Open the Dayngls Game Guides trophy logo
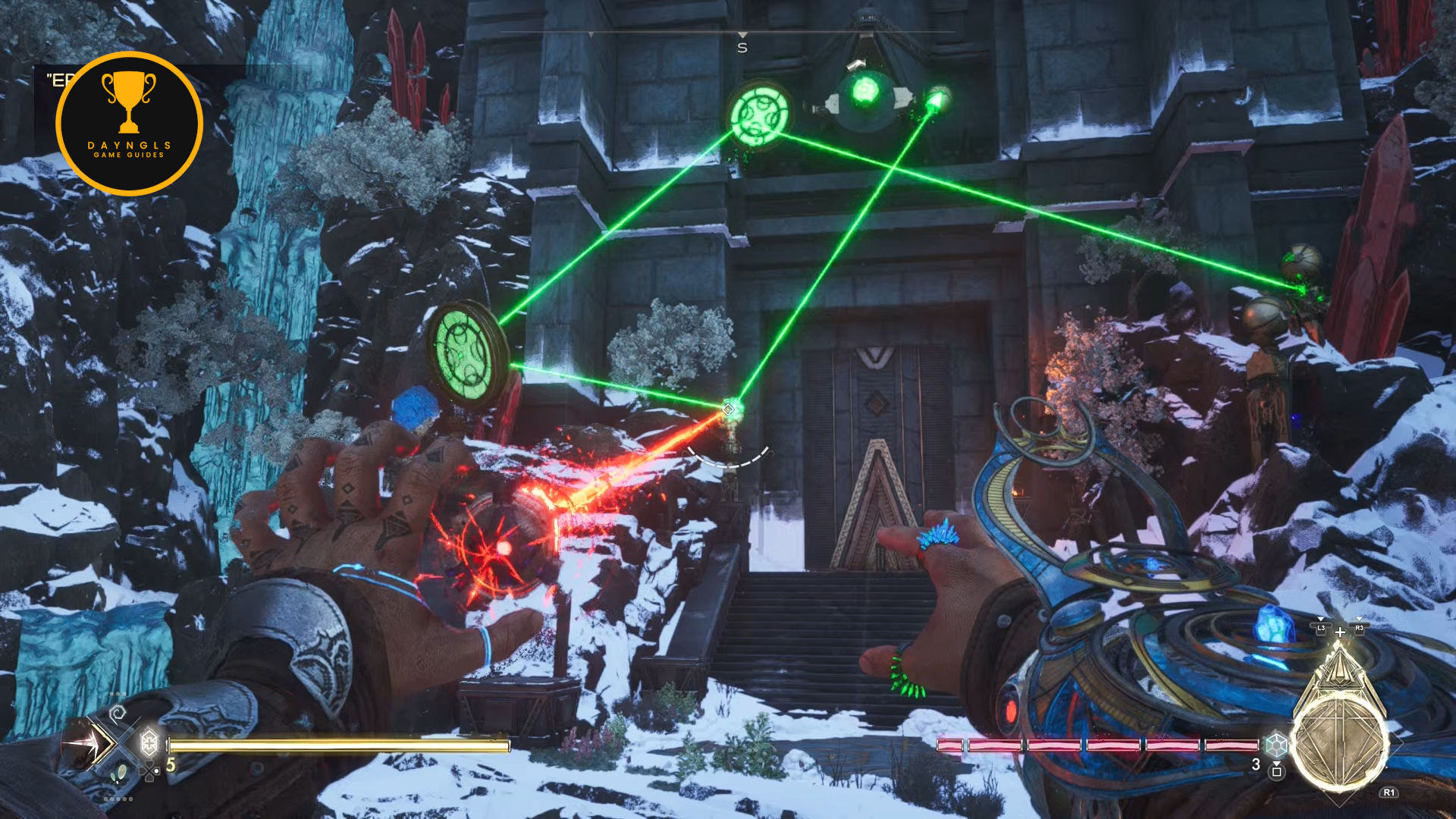 [129, 124]
